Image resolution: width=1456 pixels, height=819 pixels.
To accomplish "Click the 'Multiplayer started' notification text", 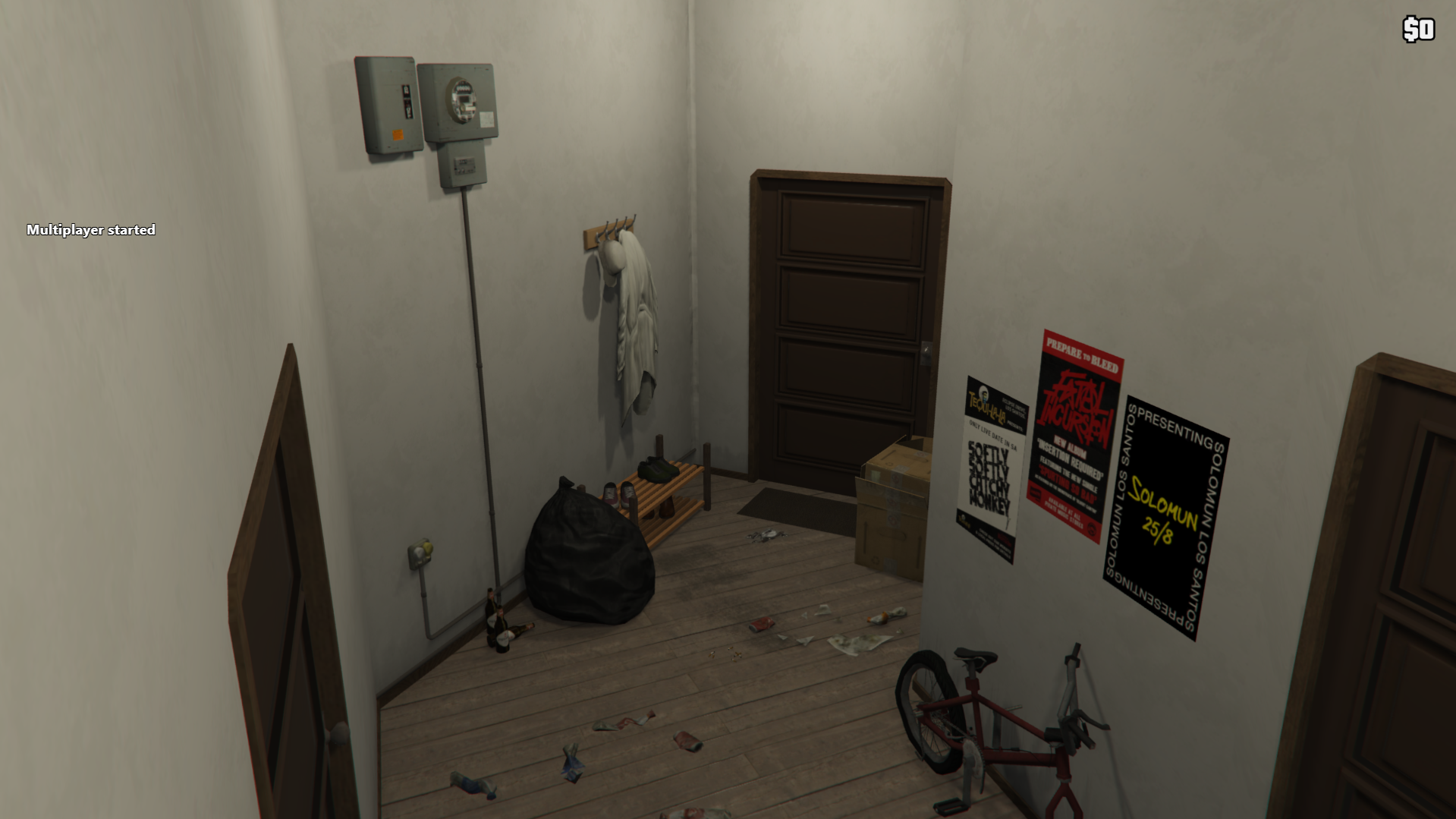I will (x=91, y=229).
